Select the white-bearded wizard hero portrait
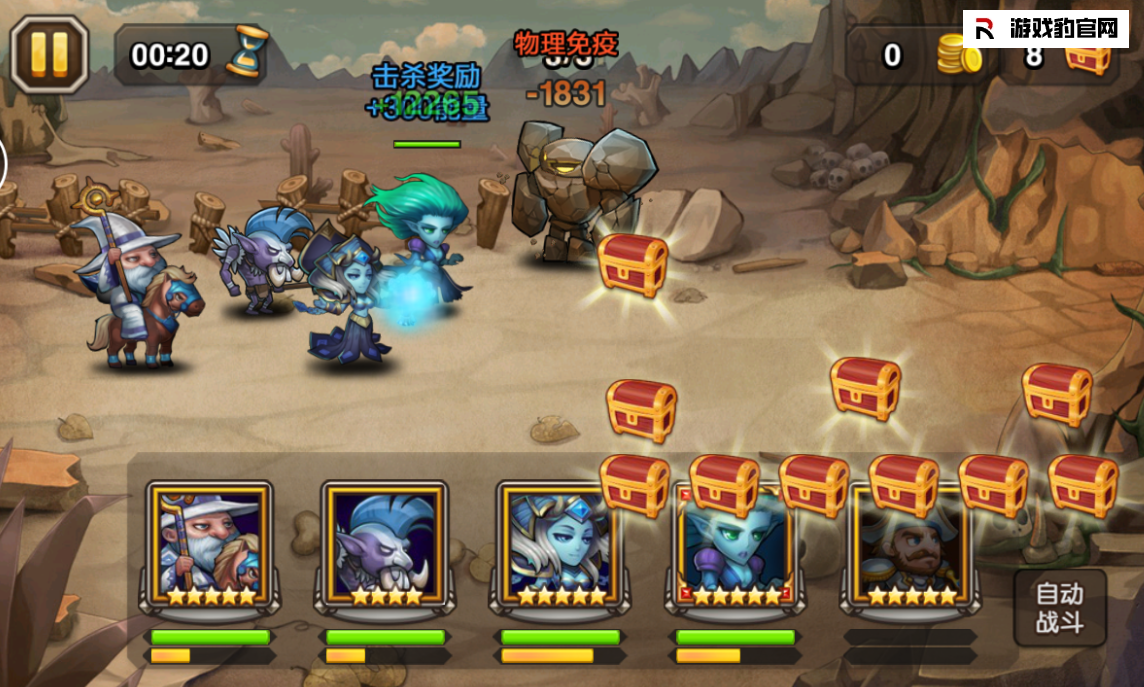 point(210,545)
